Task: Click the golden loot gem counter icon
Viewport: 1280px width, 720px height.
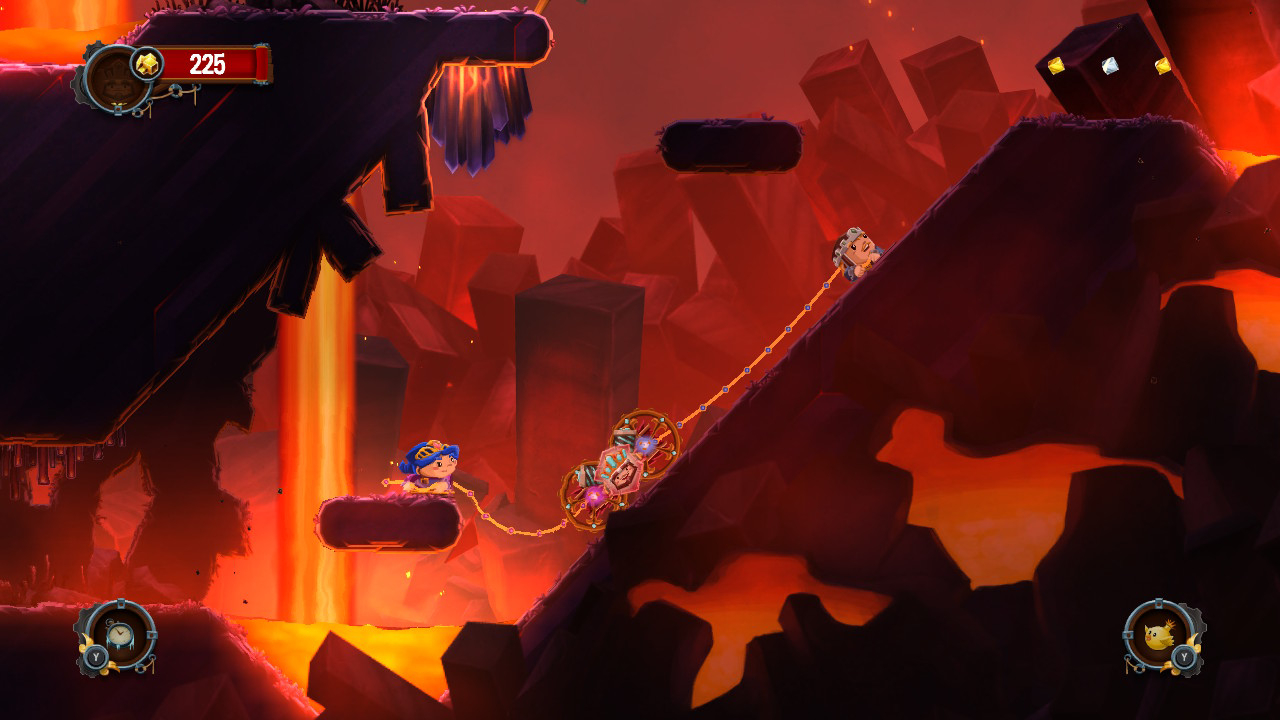Action: click(x=147, y=61)
